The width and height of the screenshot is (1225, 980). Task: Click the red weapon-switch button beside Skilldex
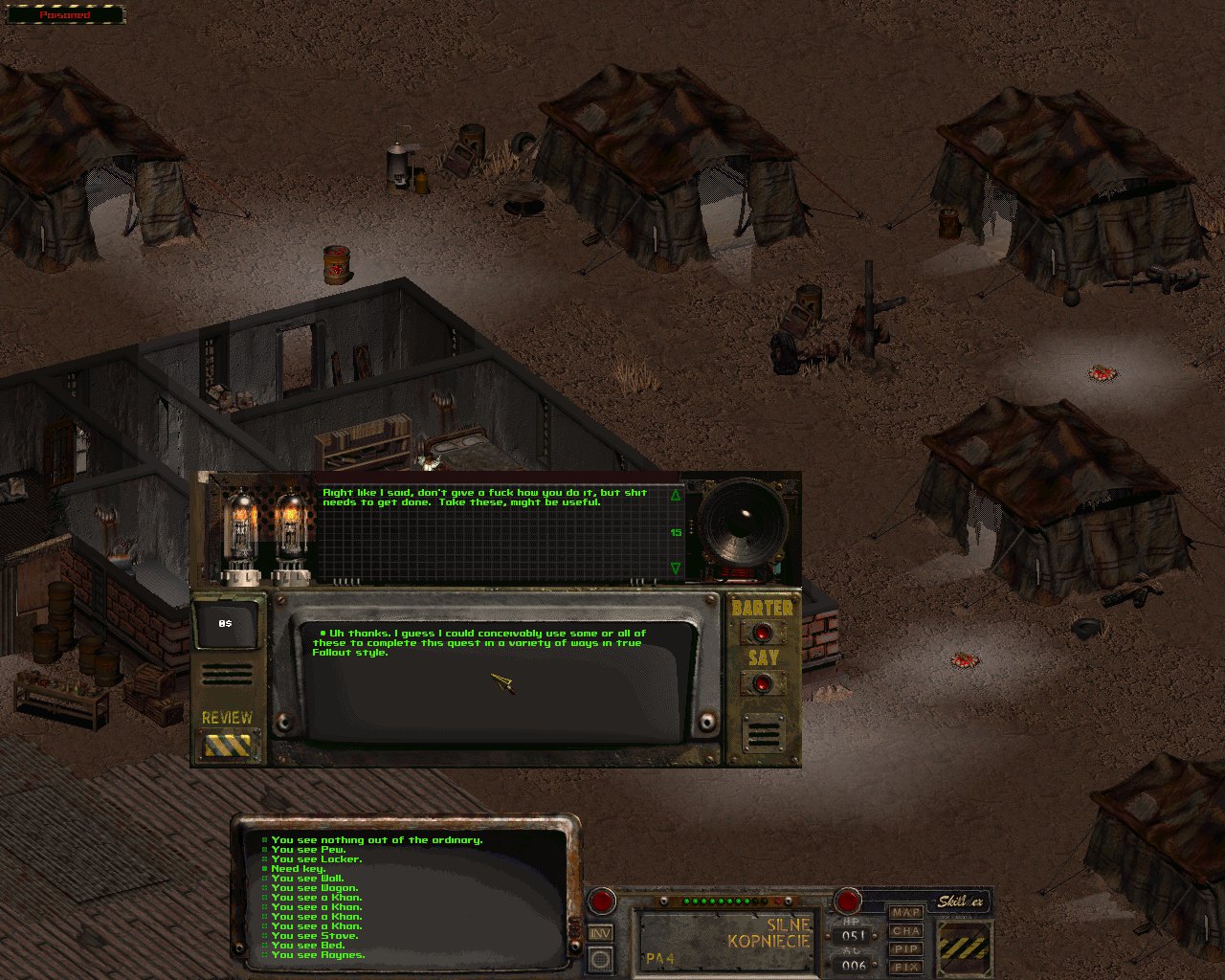coord(847,901)
